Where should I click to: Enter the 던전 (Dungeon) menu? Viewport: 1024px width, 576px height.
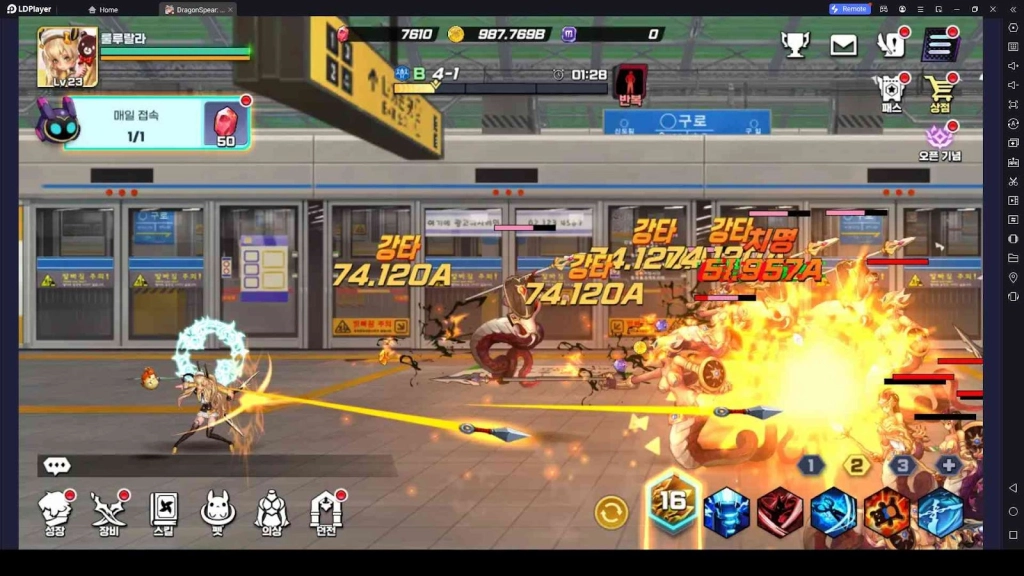(326, 513)
